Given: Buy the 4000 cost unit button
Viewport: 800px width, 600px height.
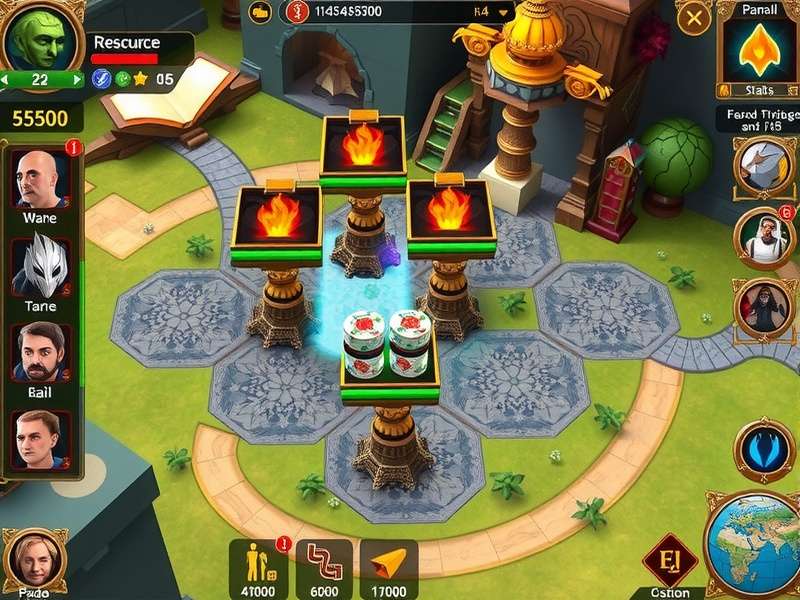Looking at the screenshot, I should tap(257, 566).
